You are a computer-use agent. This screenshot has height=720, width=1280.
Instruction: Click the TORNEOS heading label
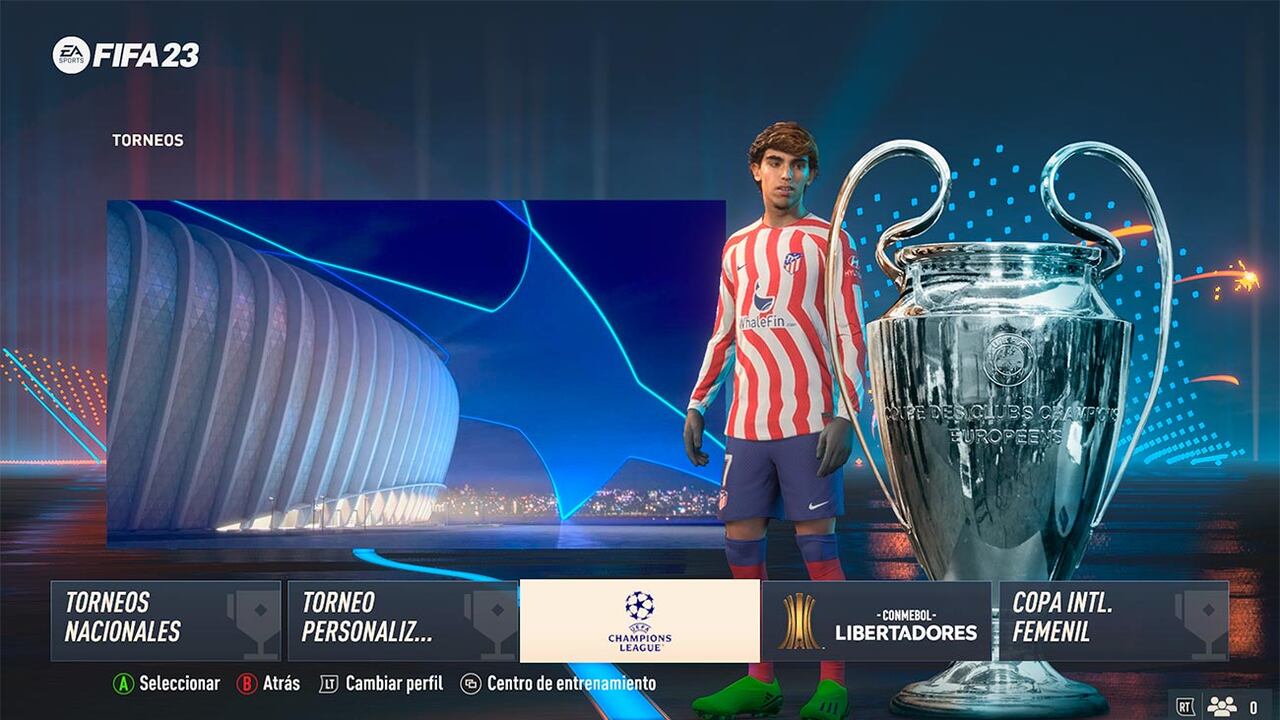click(146, 140)
